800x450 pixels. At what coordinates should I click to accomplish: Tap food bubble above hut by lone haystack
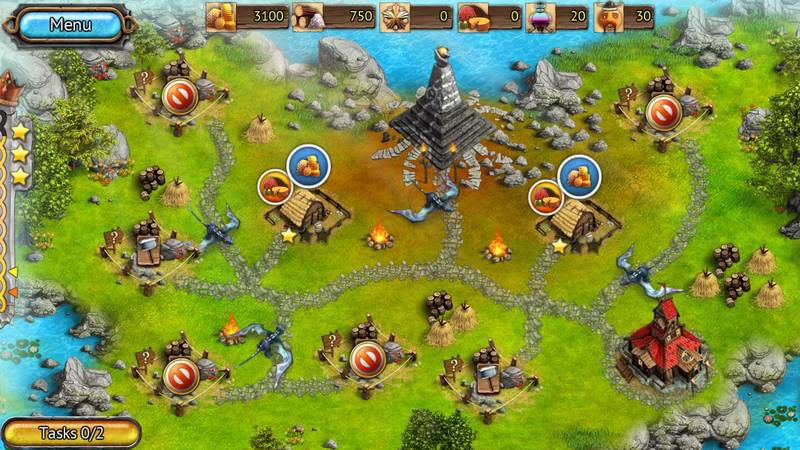[x=276, y=186]
